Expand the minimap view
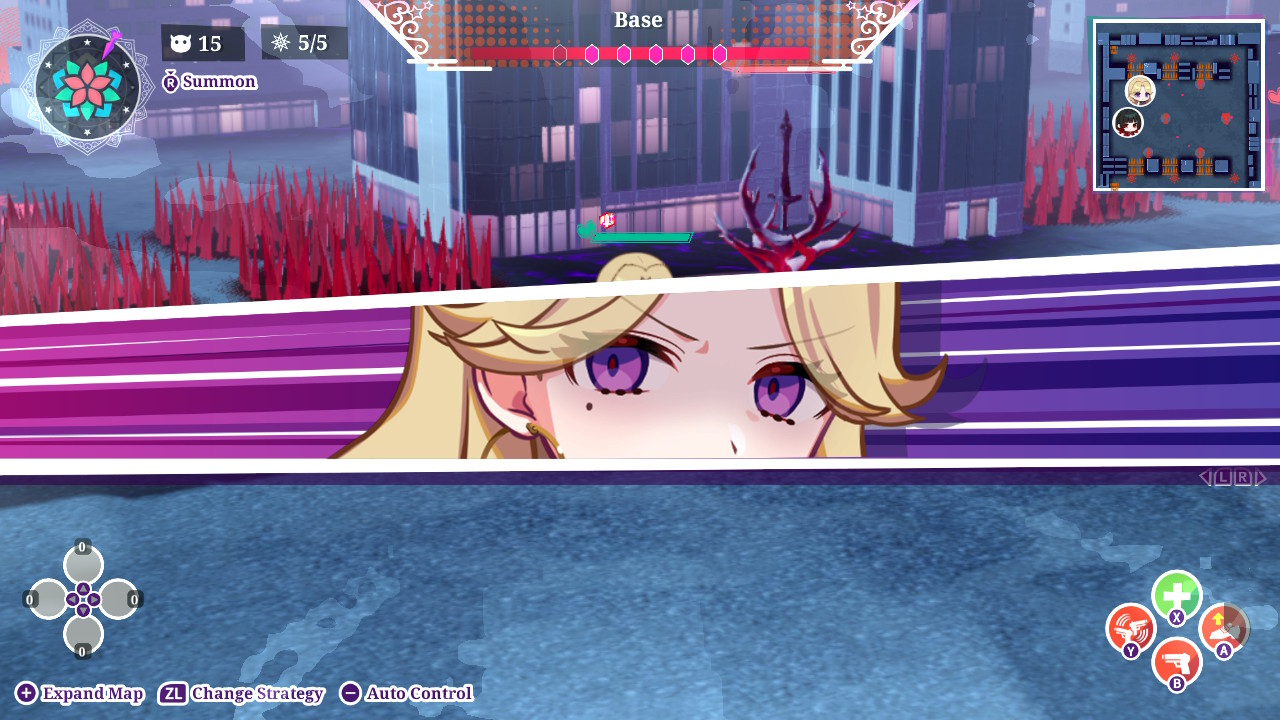Image resolution: width=1280 pixels, height=720 pixels. (x=78, y=693)
